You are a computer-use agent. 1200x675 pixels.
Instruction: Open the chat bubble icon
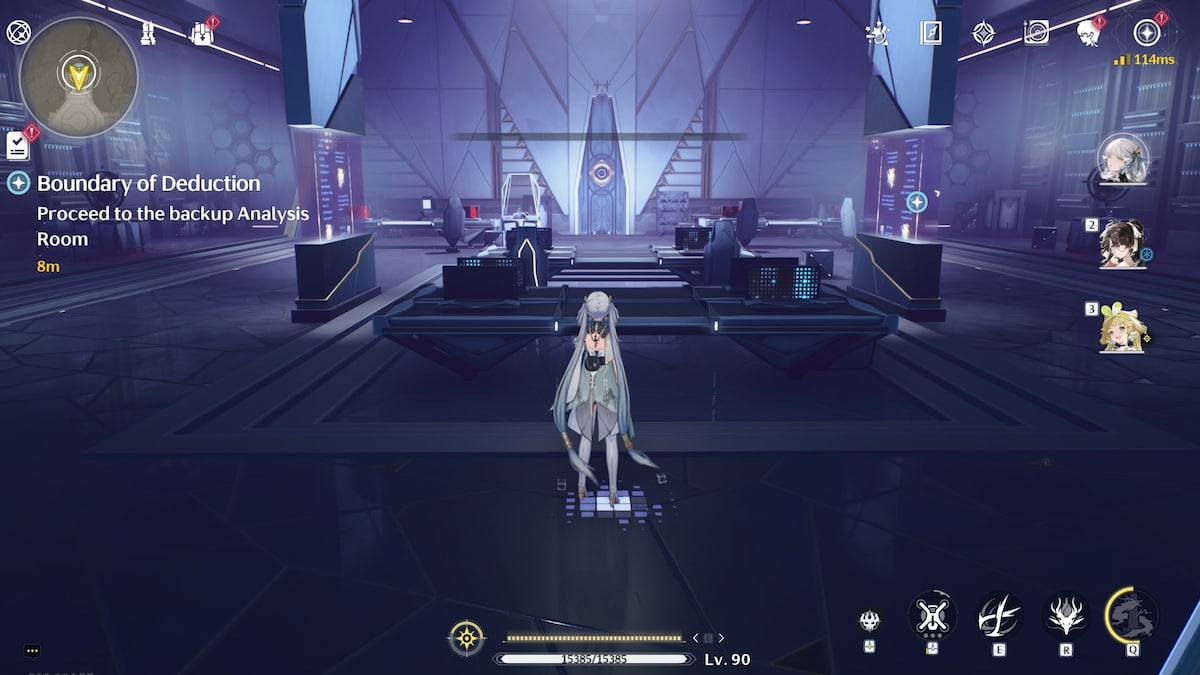(x=32, y=650)
